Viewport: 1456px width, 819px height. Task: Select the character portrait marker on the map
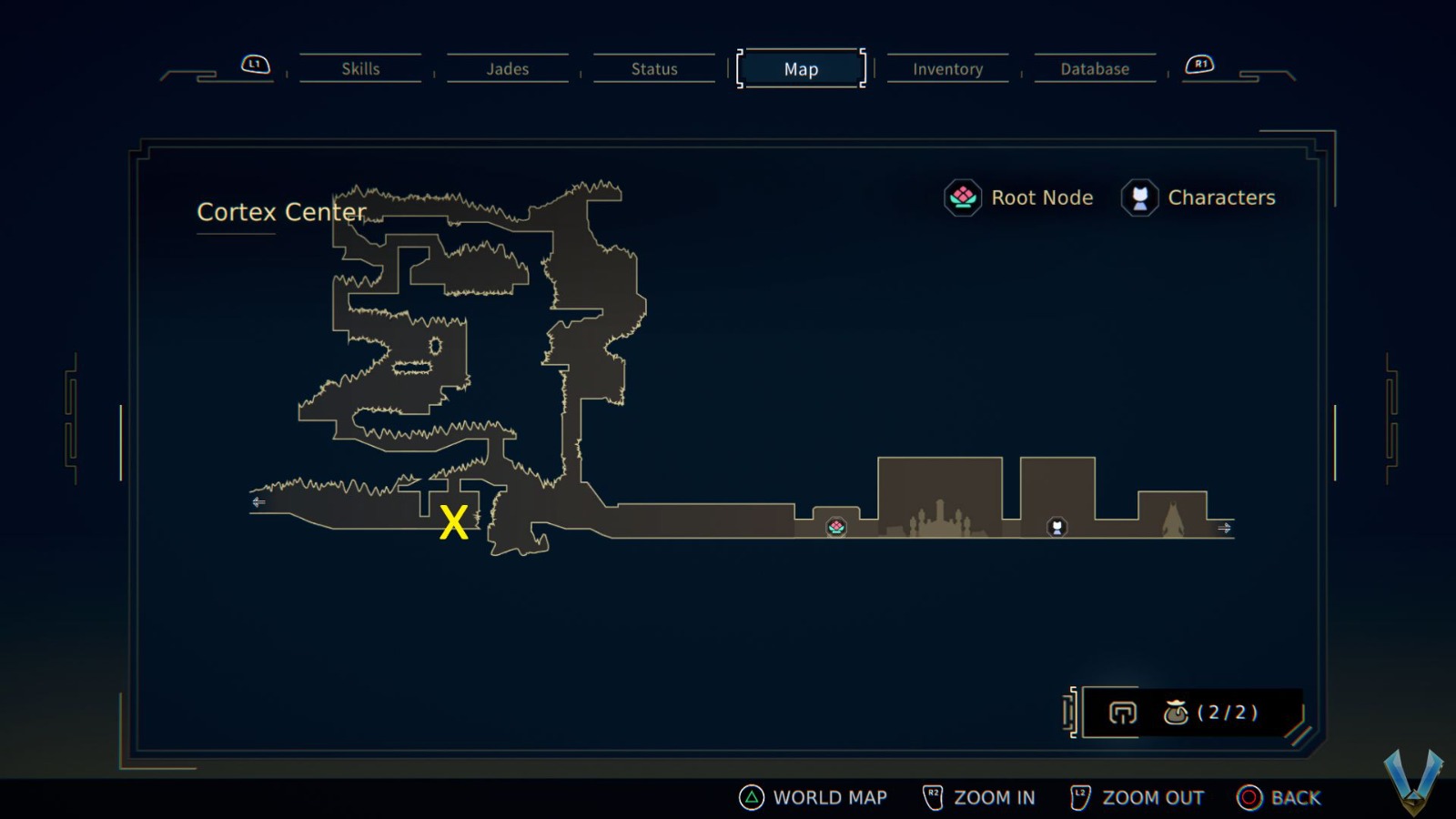click(1055, 527)
